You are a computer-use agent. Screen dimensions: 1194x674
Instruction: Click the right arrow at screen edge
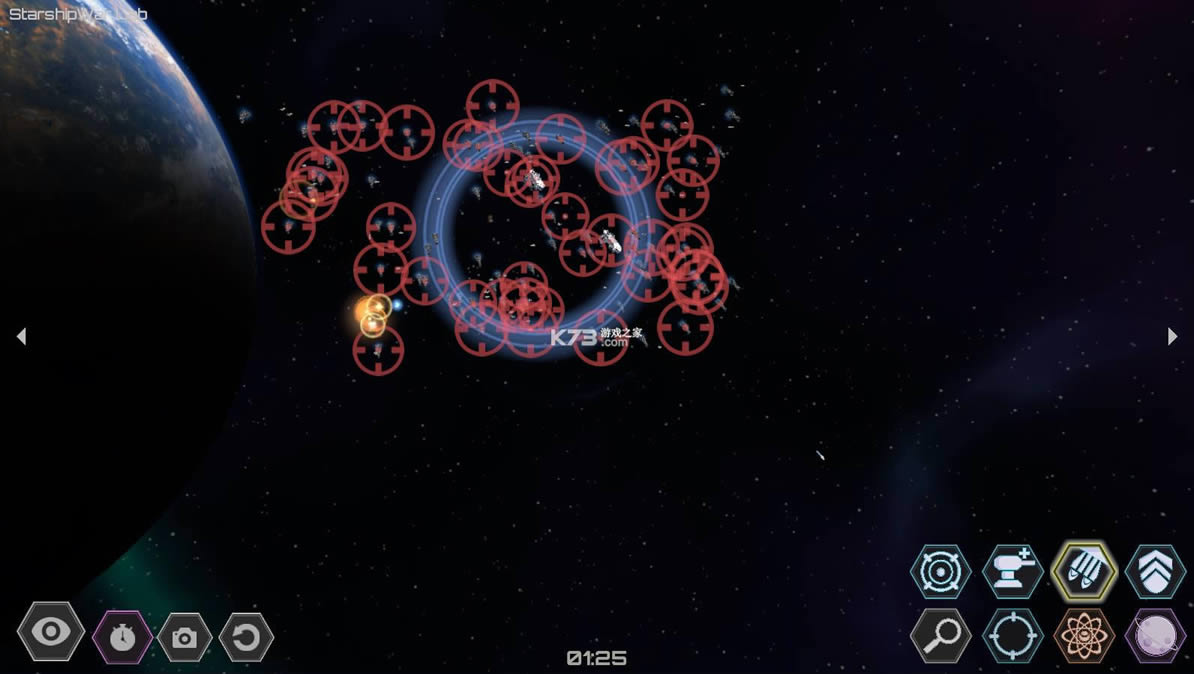pos(1172,337)
